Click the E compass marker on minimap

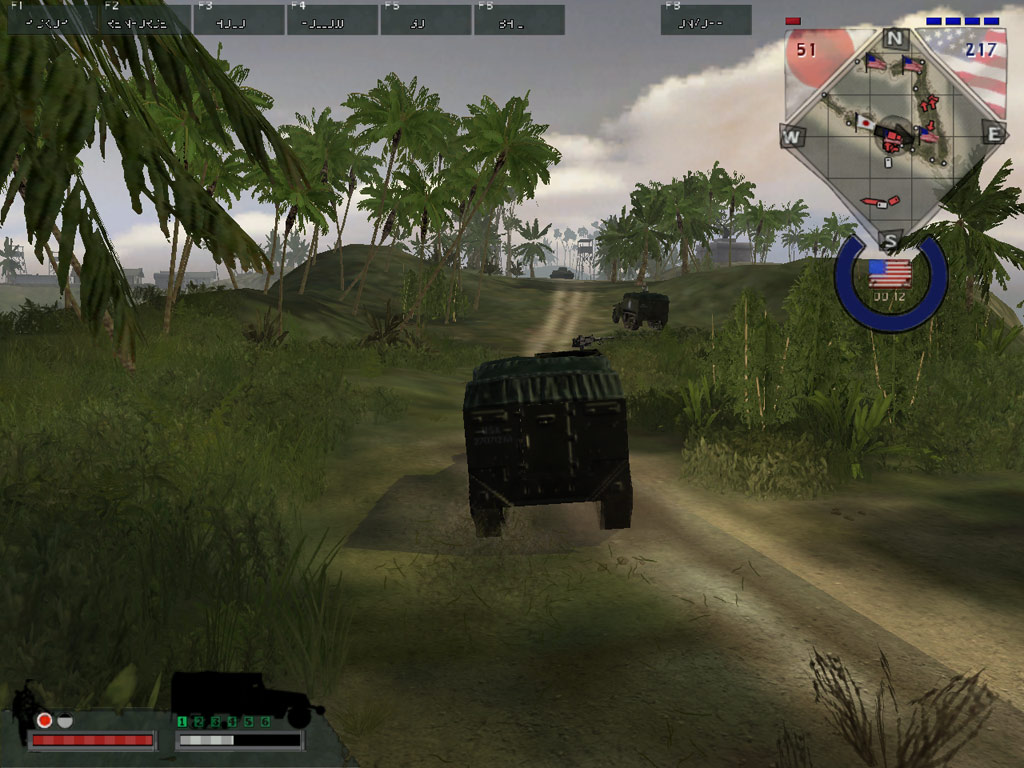[993, 133]
